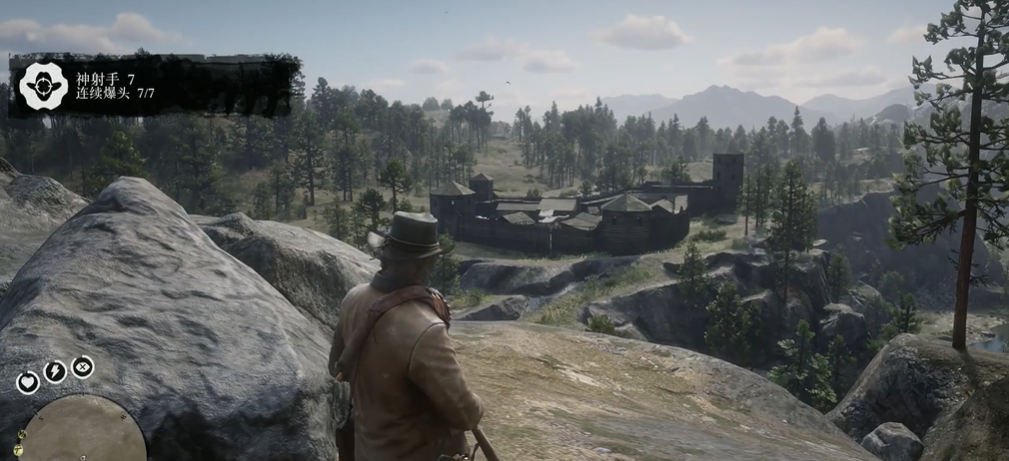Select the heart health core icon
The width and height of the screenshot is (1009, 461).
coord(28,382)
